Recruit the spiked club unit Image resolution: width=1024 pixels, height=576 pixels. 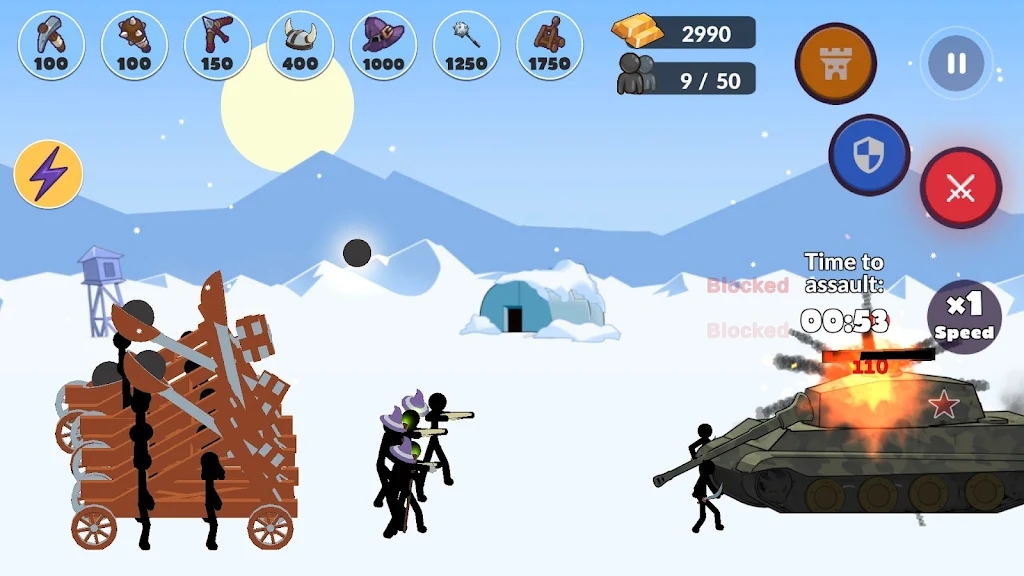[x=134, y=44]
